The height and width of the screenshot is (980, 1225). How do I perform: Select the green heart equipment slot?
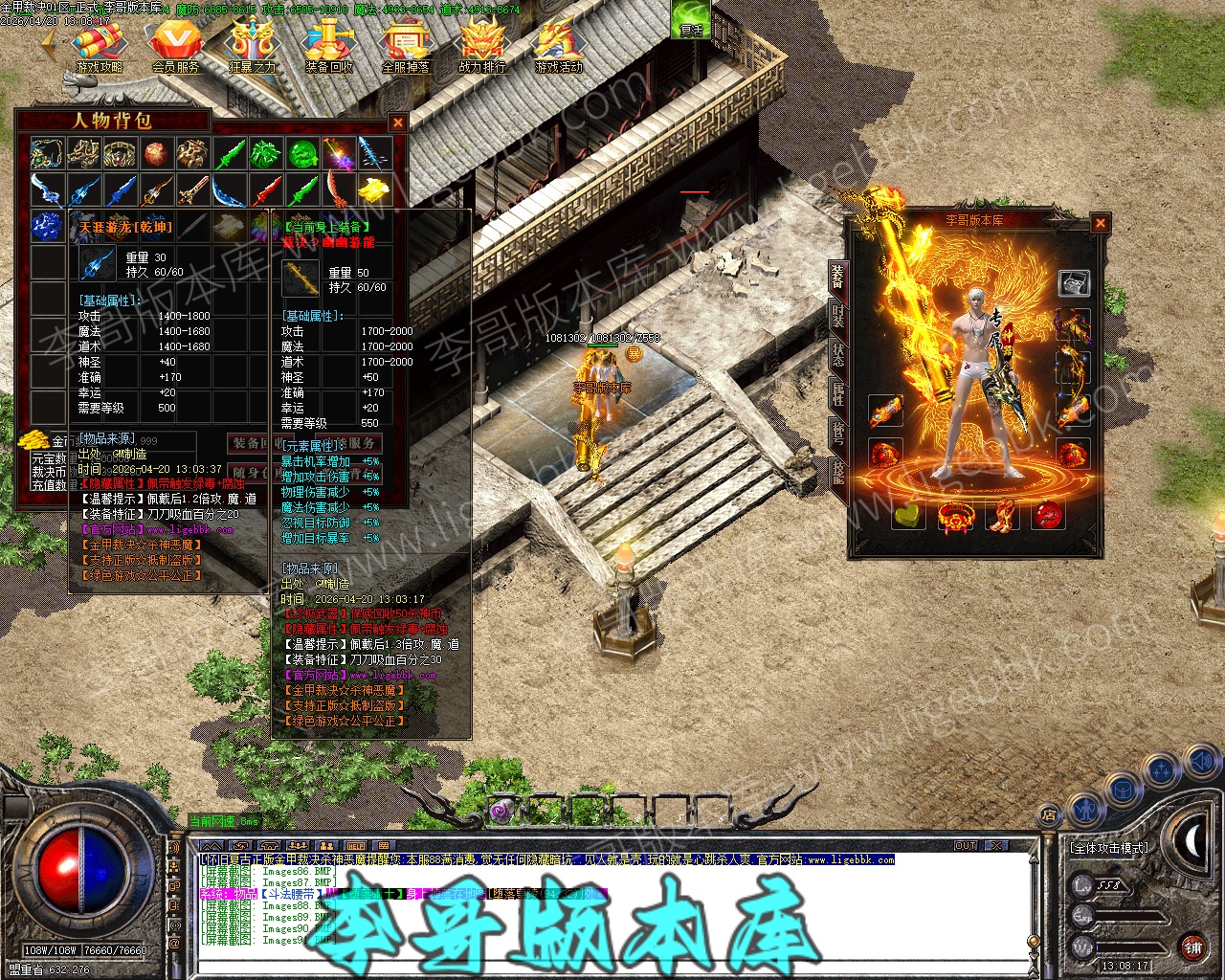click(x=908, y=516)
